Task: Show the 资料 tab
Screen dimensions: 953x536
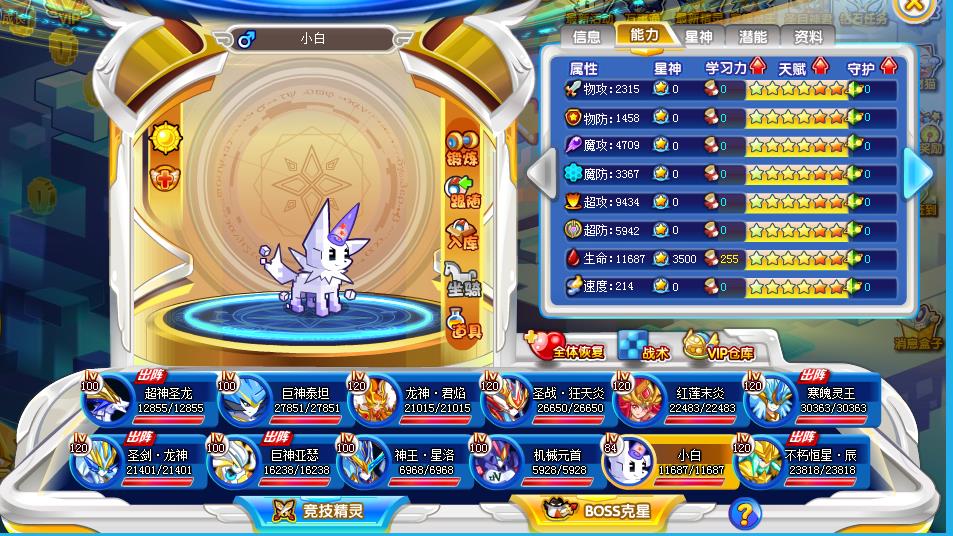Action: 808,37
